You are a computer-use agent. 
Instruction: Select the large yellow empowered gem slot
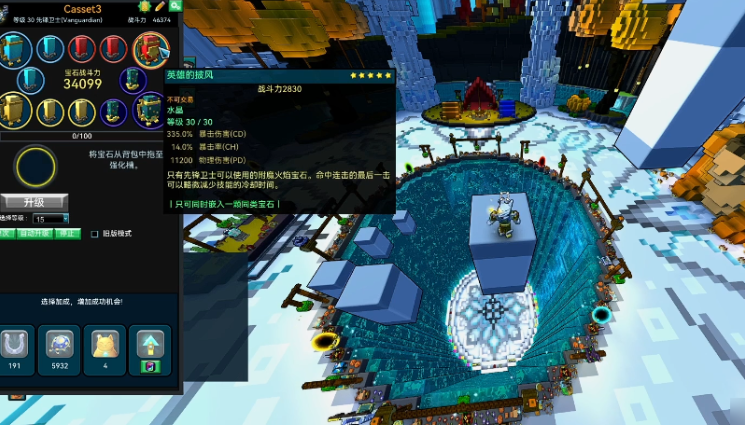point(13,110)
